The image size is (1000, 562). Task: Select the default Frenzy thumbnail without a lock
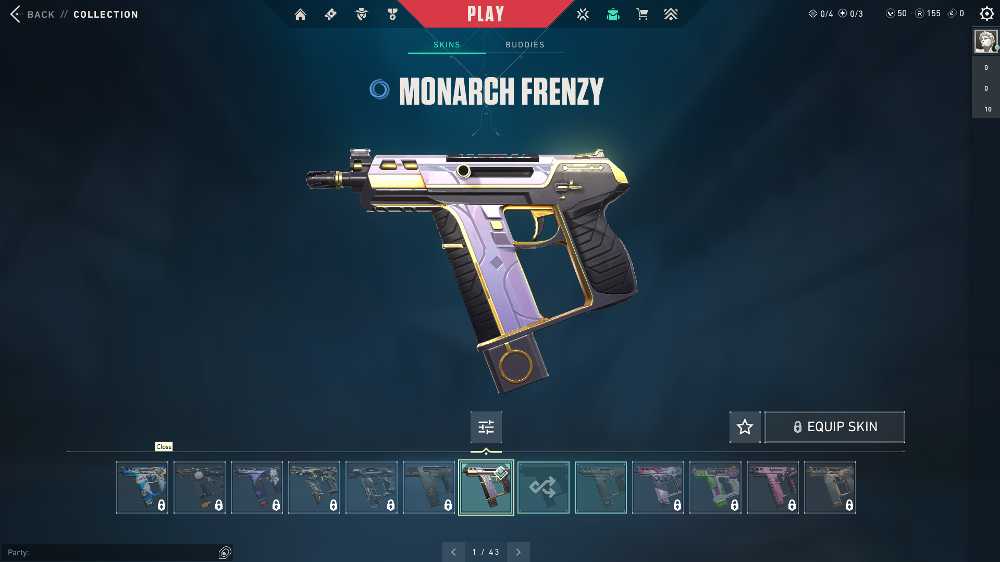(601, 487)
